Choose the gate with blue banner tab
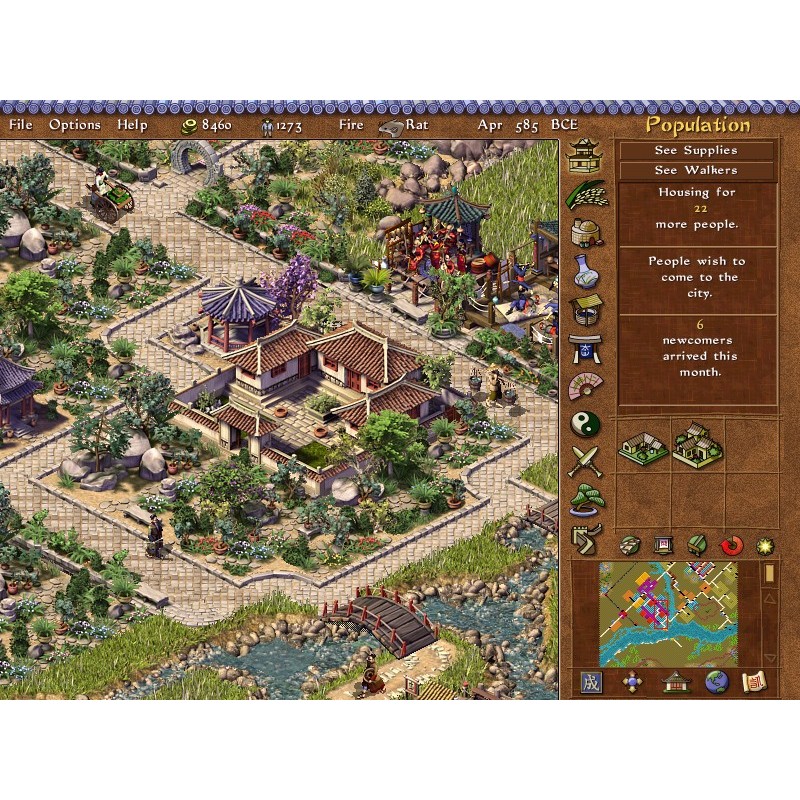800x800 pixels. 586,347
